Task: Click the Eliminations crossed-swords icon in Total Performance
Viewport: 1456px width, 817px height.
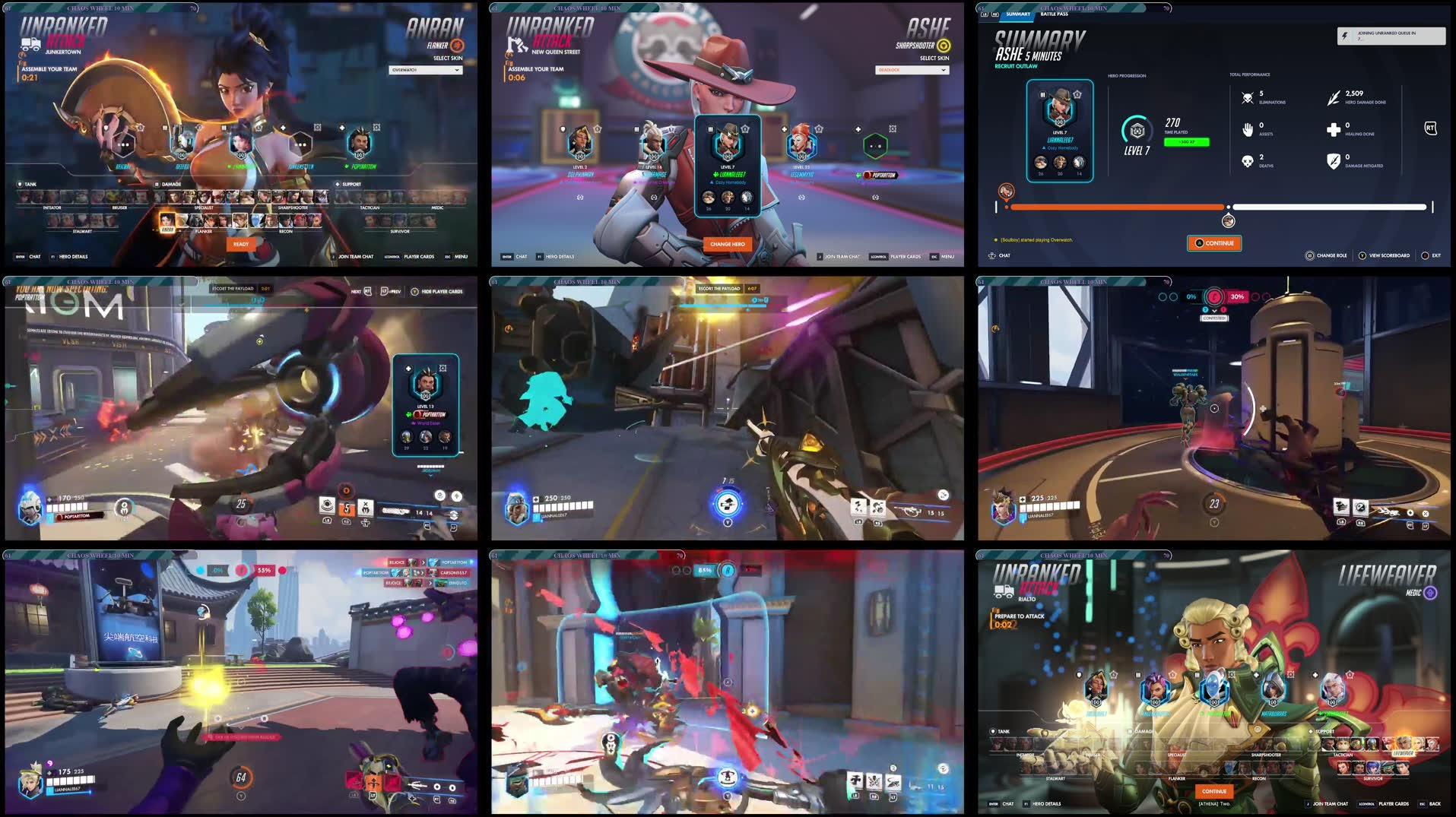Action: (1247, 97)
